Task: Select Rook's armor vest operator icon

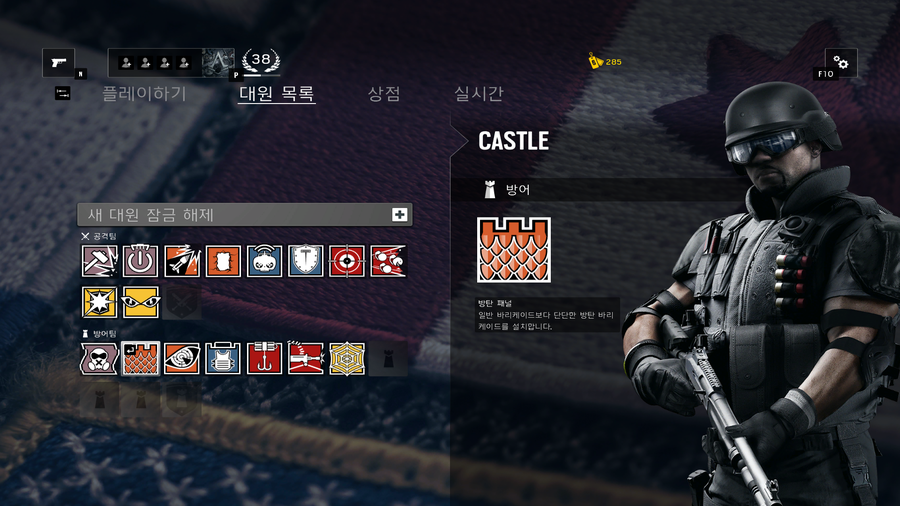Action: point(223,358)
